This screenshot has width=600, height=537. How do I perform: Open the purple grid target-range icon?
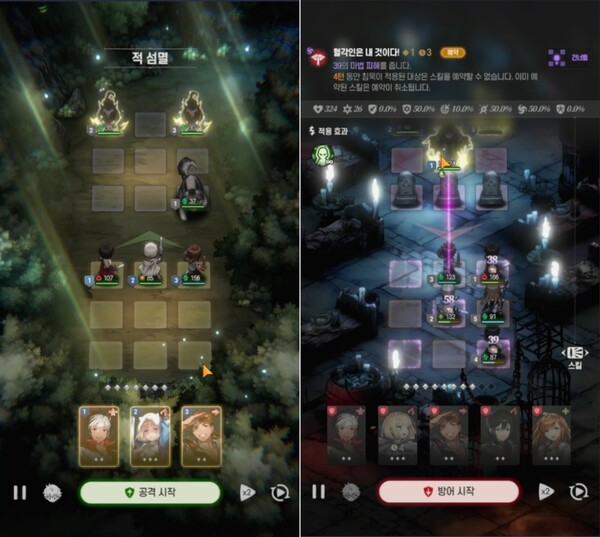pos(557,58)
